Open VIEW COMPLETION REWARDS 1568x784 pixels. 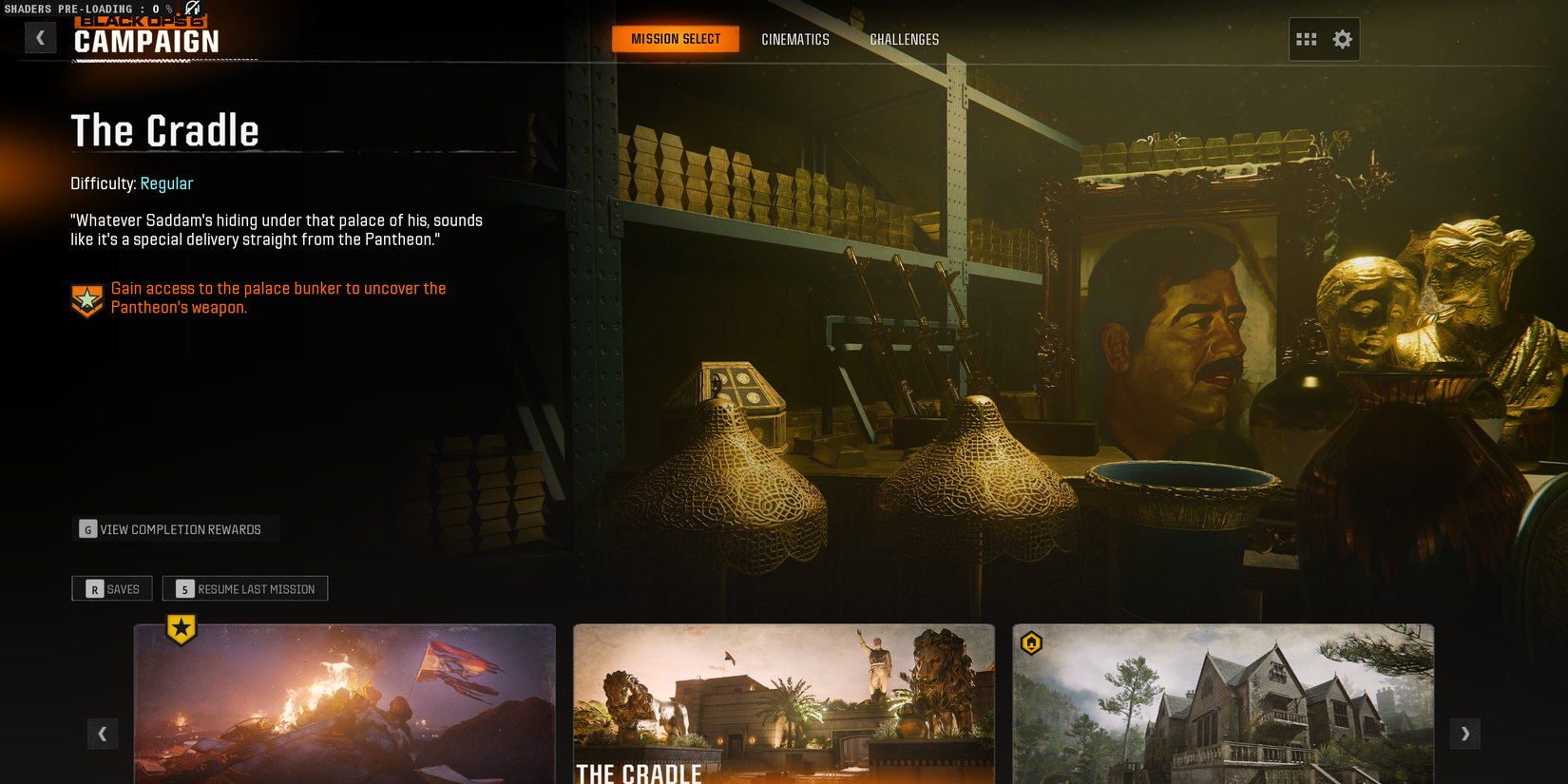(x=180, y=529)
